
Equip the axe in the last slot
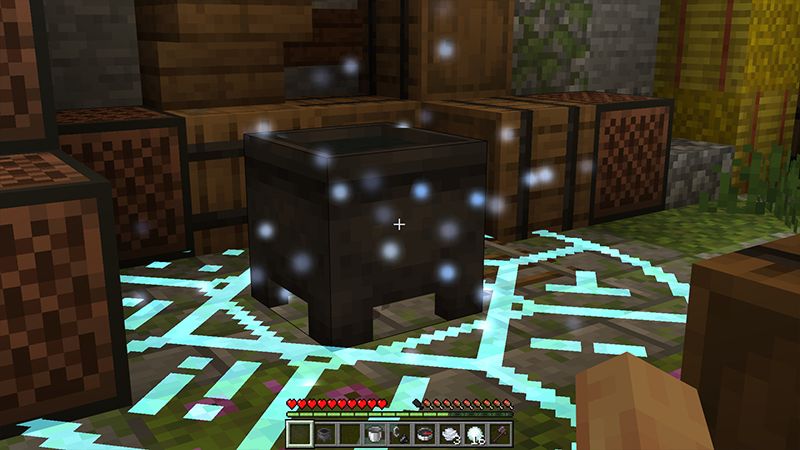(x=499, y=433)
